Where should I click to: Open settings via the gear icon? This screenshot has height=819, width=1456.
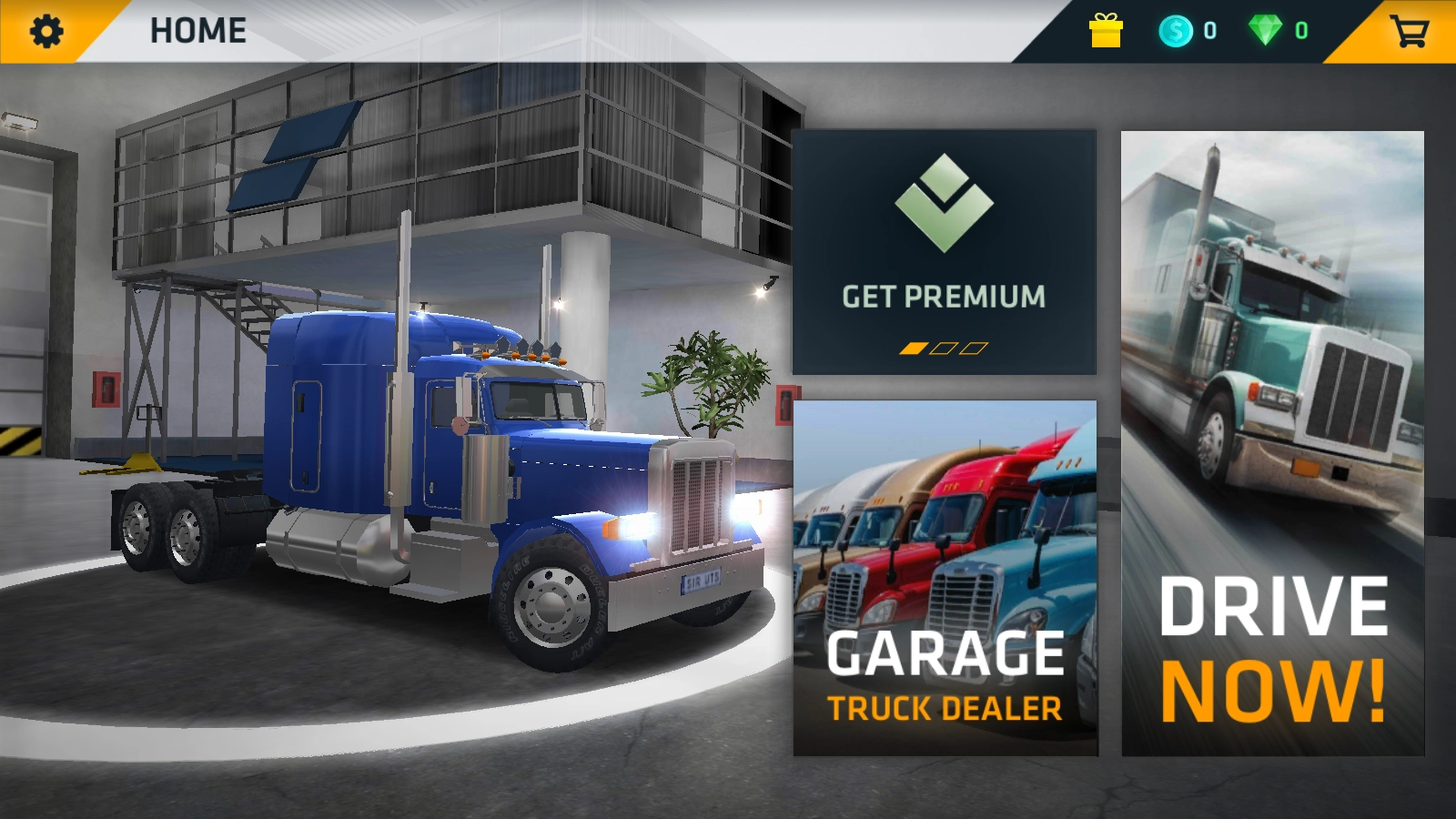[x=46, y=32]
